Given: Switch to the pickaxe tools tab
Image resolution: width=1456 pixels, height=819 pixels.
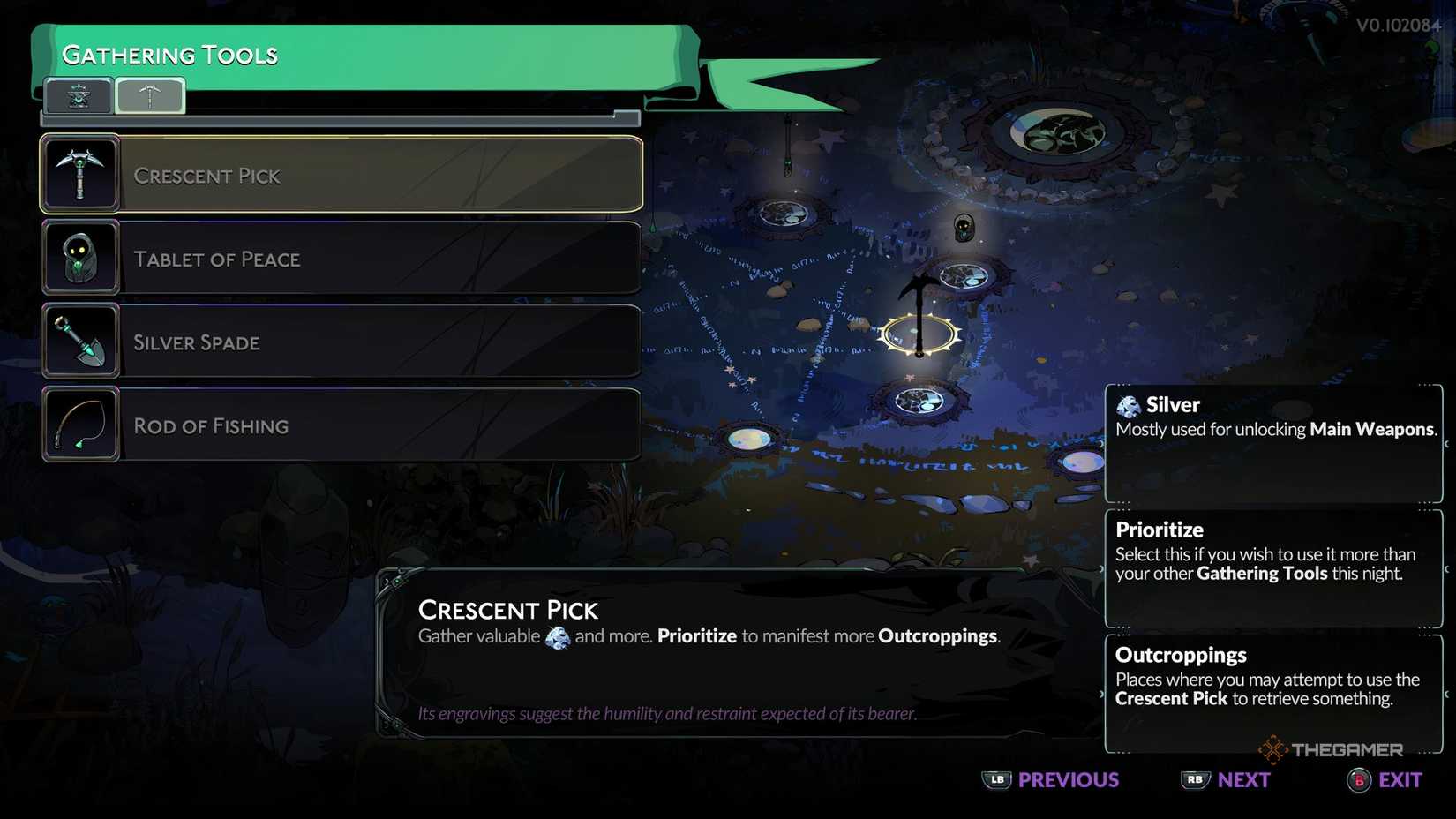Looking at the screenshot, I should pos(151,94).
